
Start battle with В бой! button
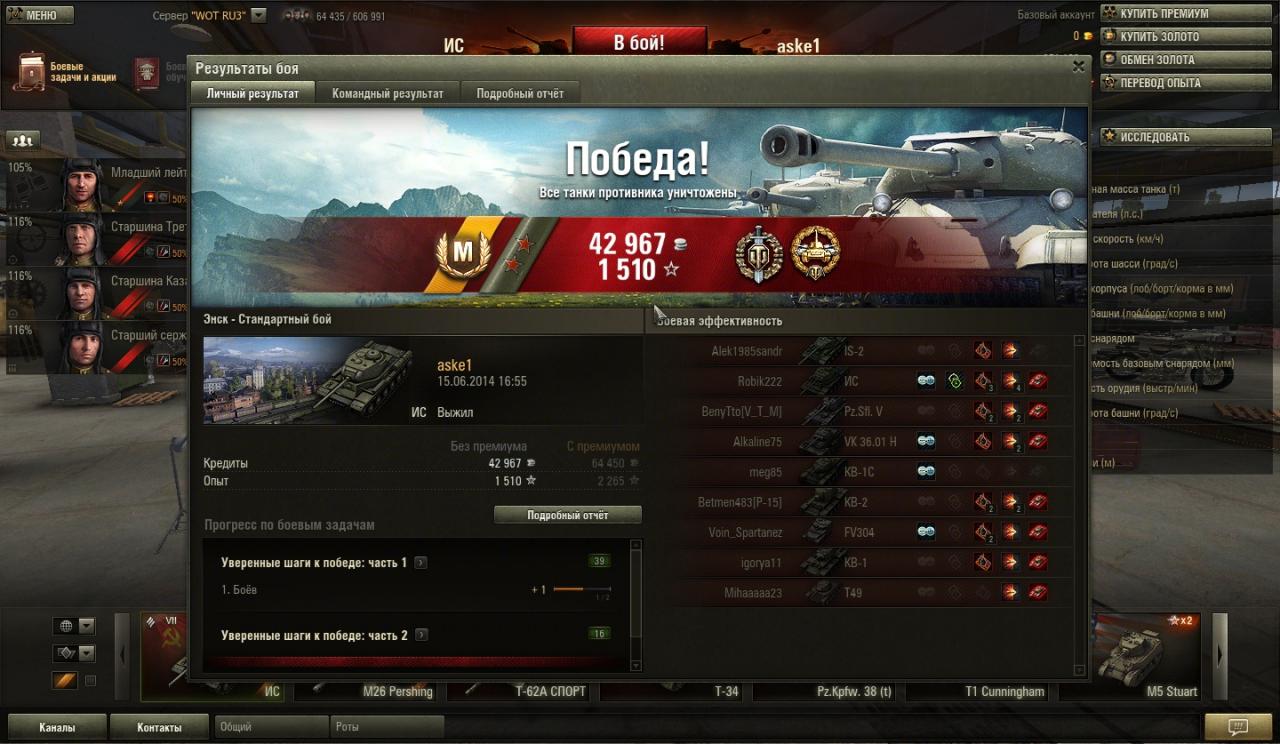click(x=638, y=43)
